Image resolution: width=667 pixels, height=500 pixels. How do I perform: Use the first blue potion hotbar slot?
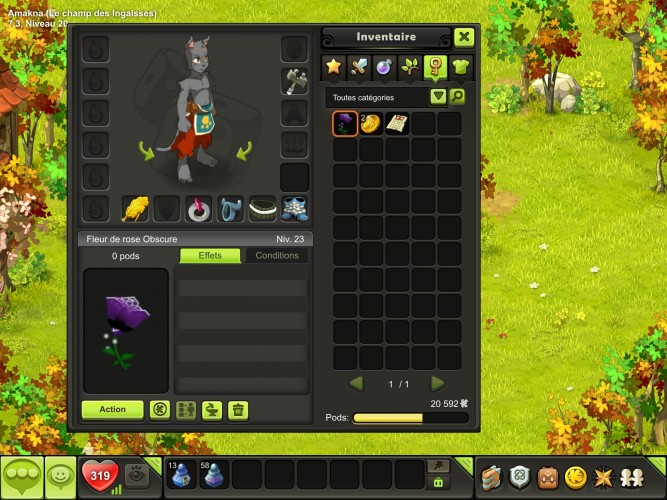(x=182, y=474)
